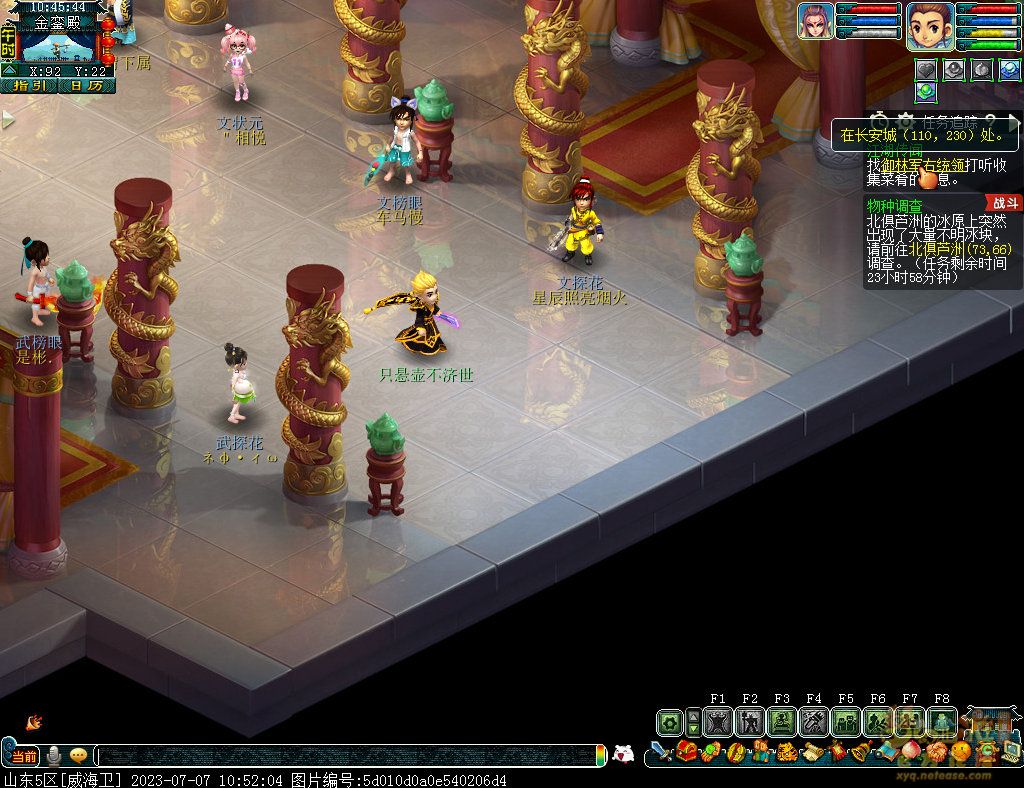The height and width of the screenshot is (788, 1024).
Task: Click the grey heart buff icon
Action: point(926,69)
